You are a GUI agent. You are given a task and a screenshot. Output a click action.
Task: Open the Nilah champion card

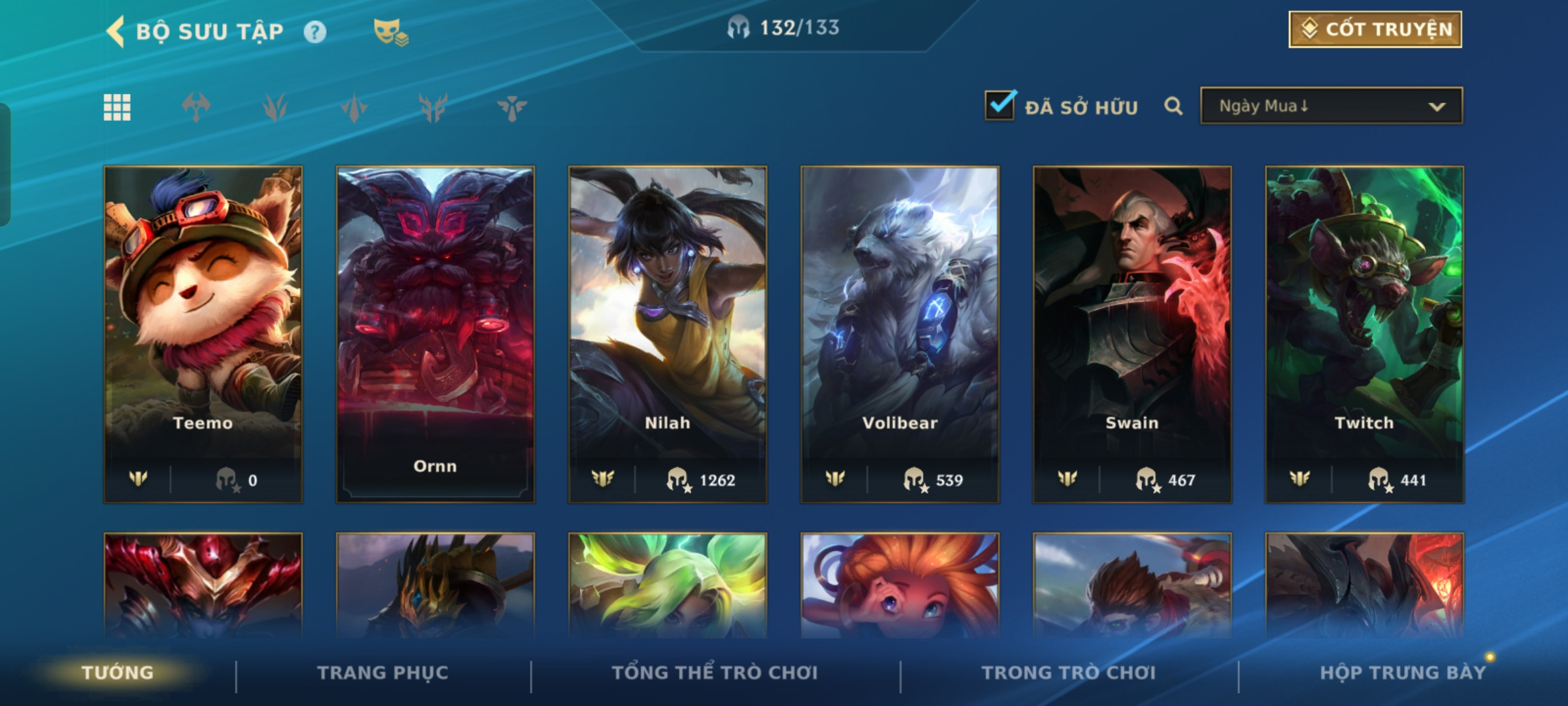(x=668, y=333)
